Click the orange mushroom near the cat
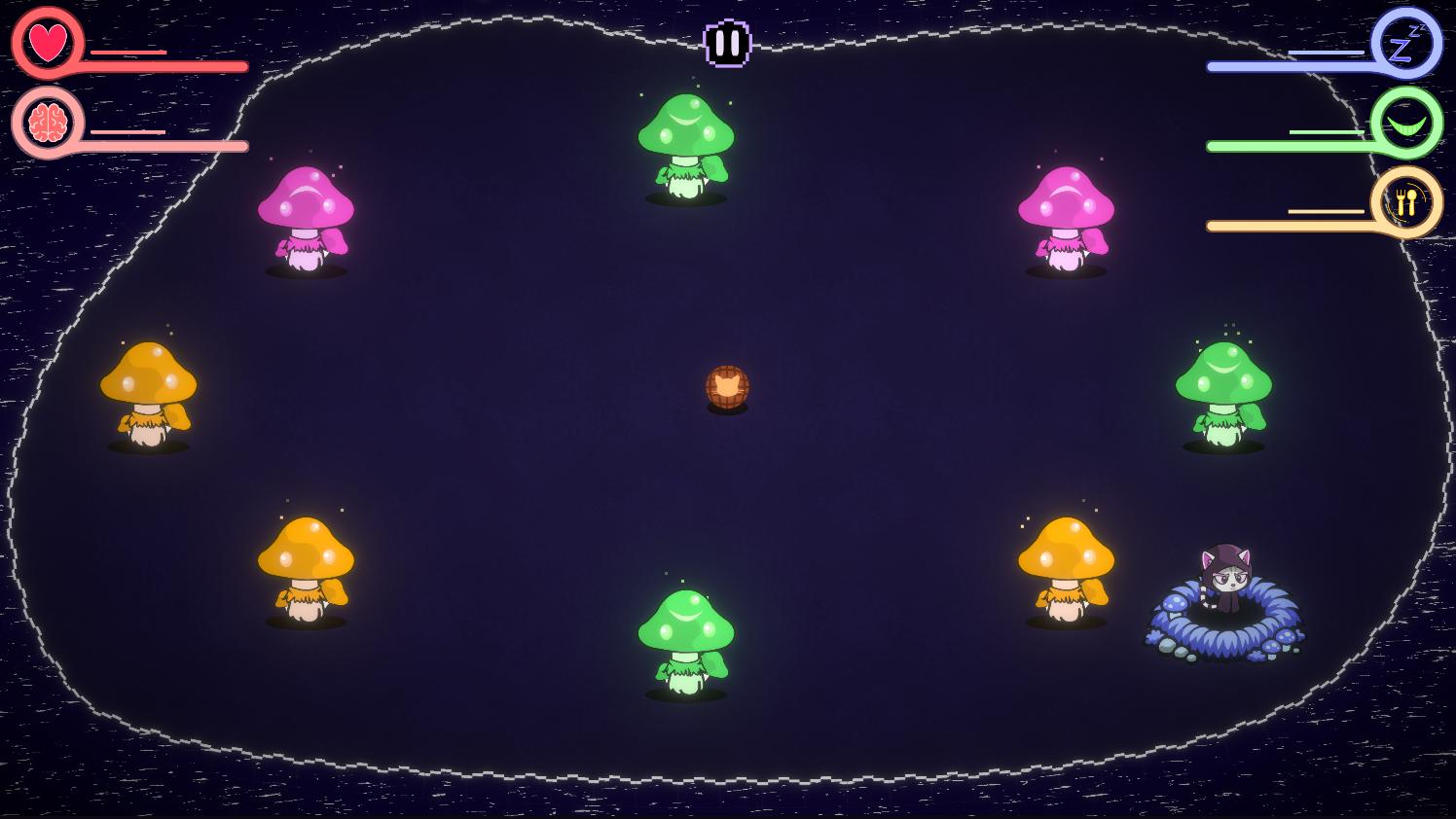 click(1069, 564)
